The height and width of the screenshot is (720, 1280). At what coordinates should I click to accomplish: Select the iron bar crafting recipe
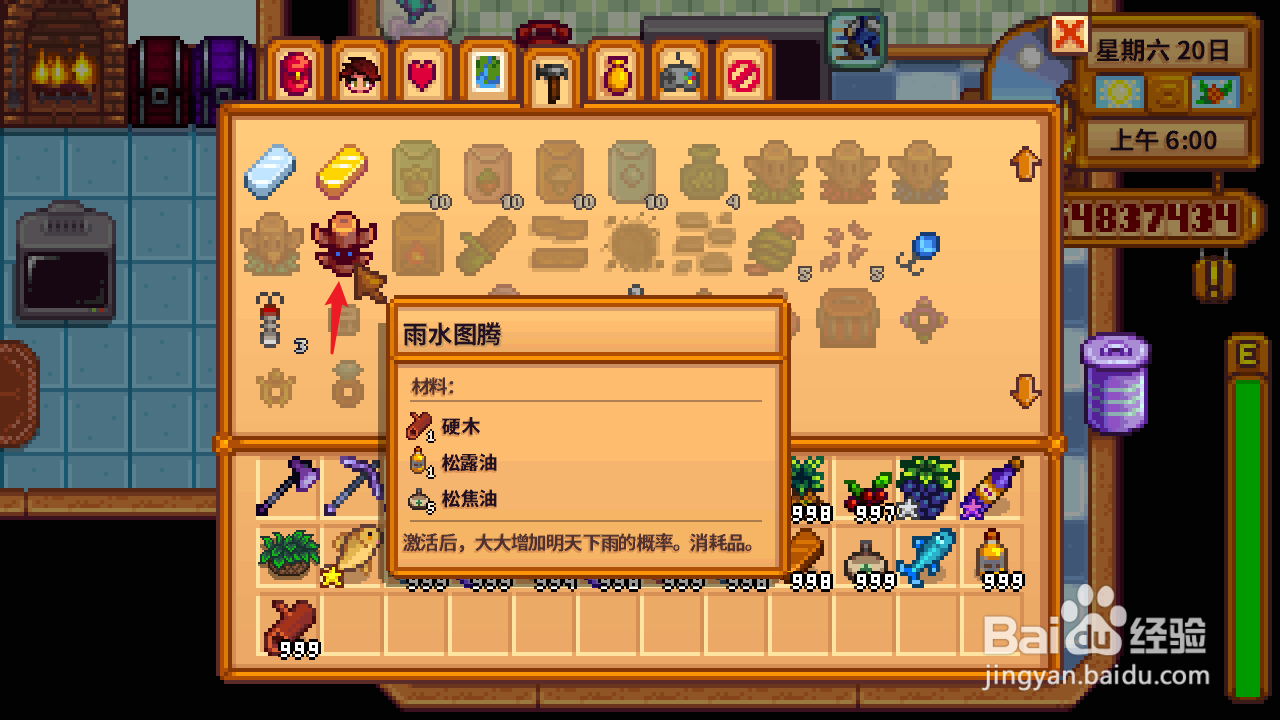pyautogui.click(x=272, y=170)
